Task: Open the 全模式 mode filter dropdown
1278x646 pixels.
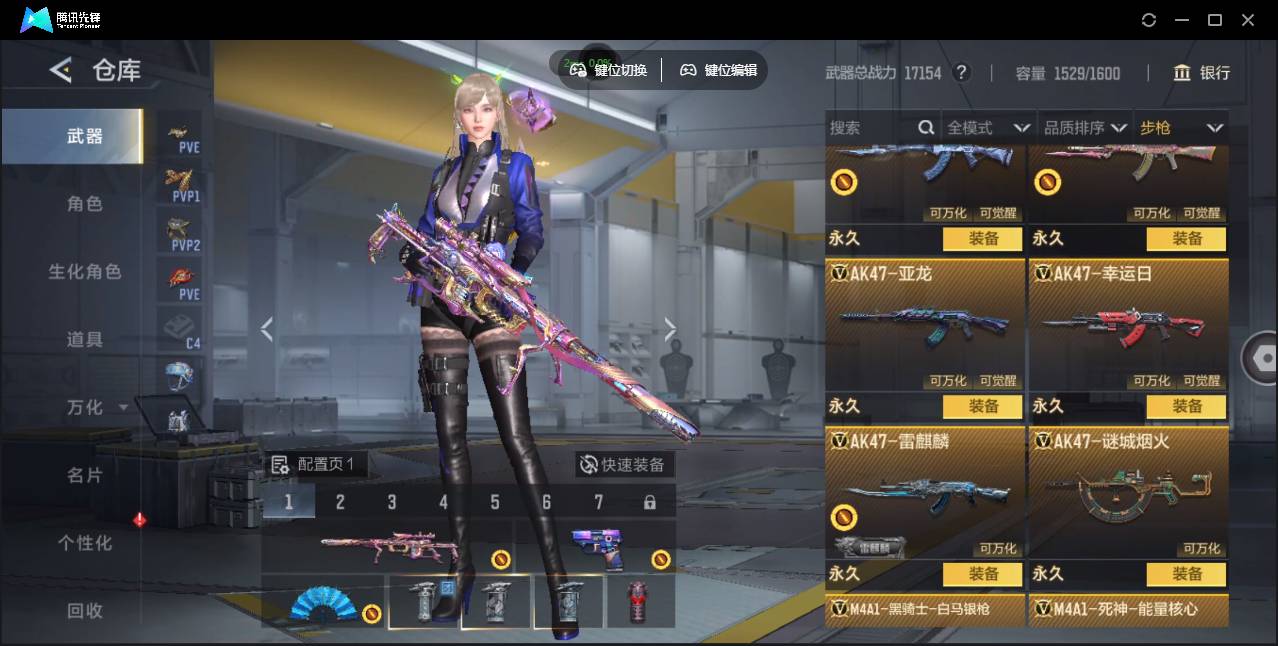Action: point(988,128)
